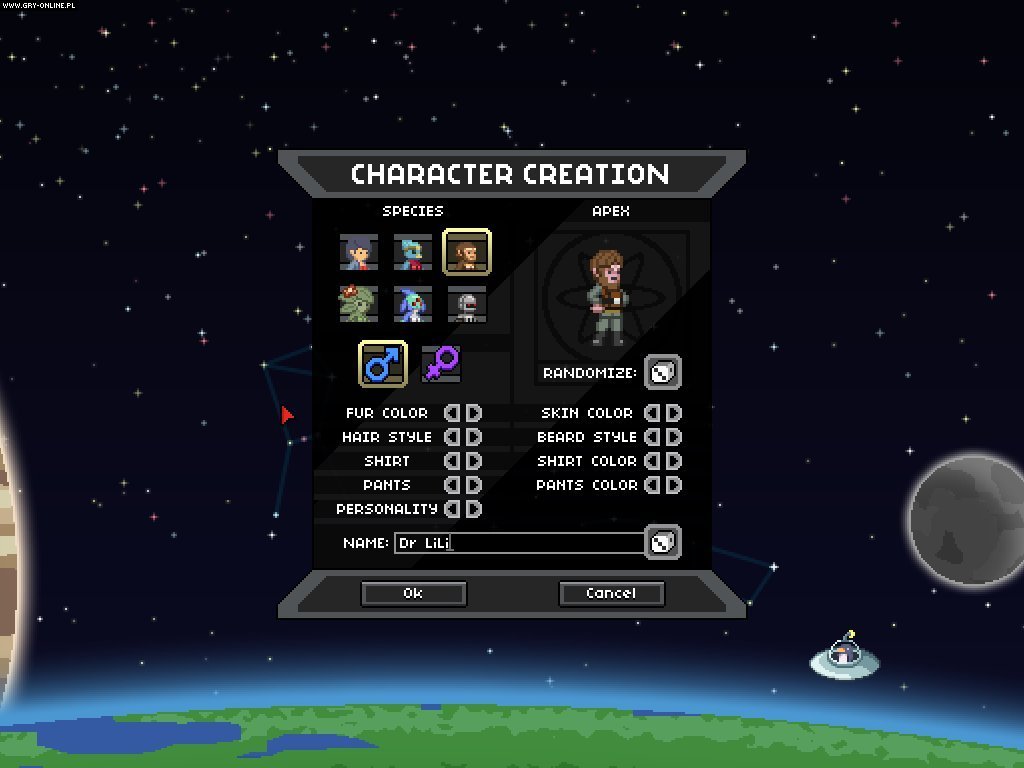Pick the Floran plant species portrait

358,304
